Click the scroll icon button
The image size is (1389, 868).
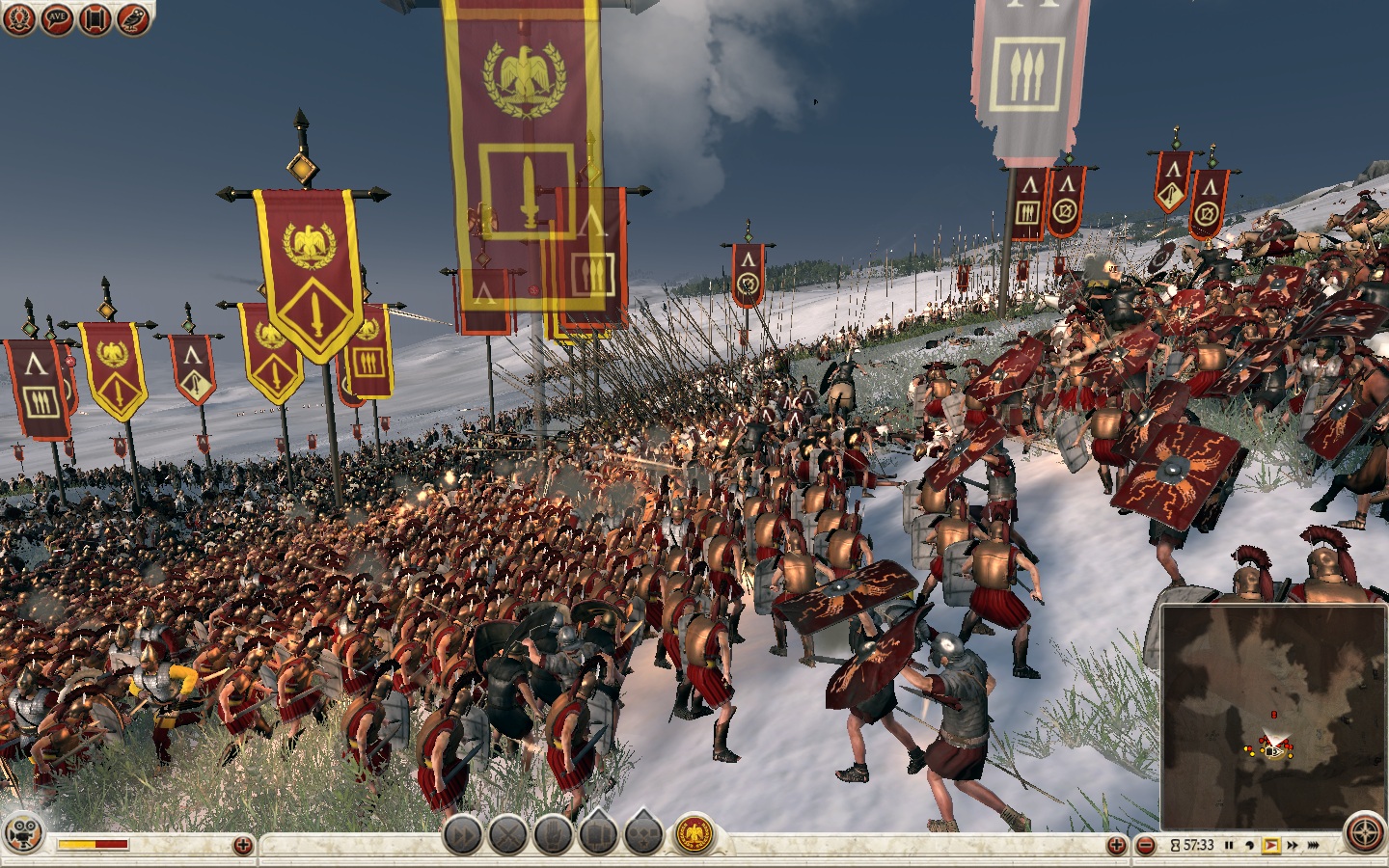pyautogui.click(x=95, y=18)
